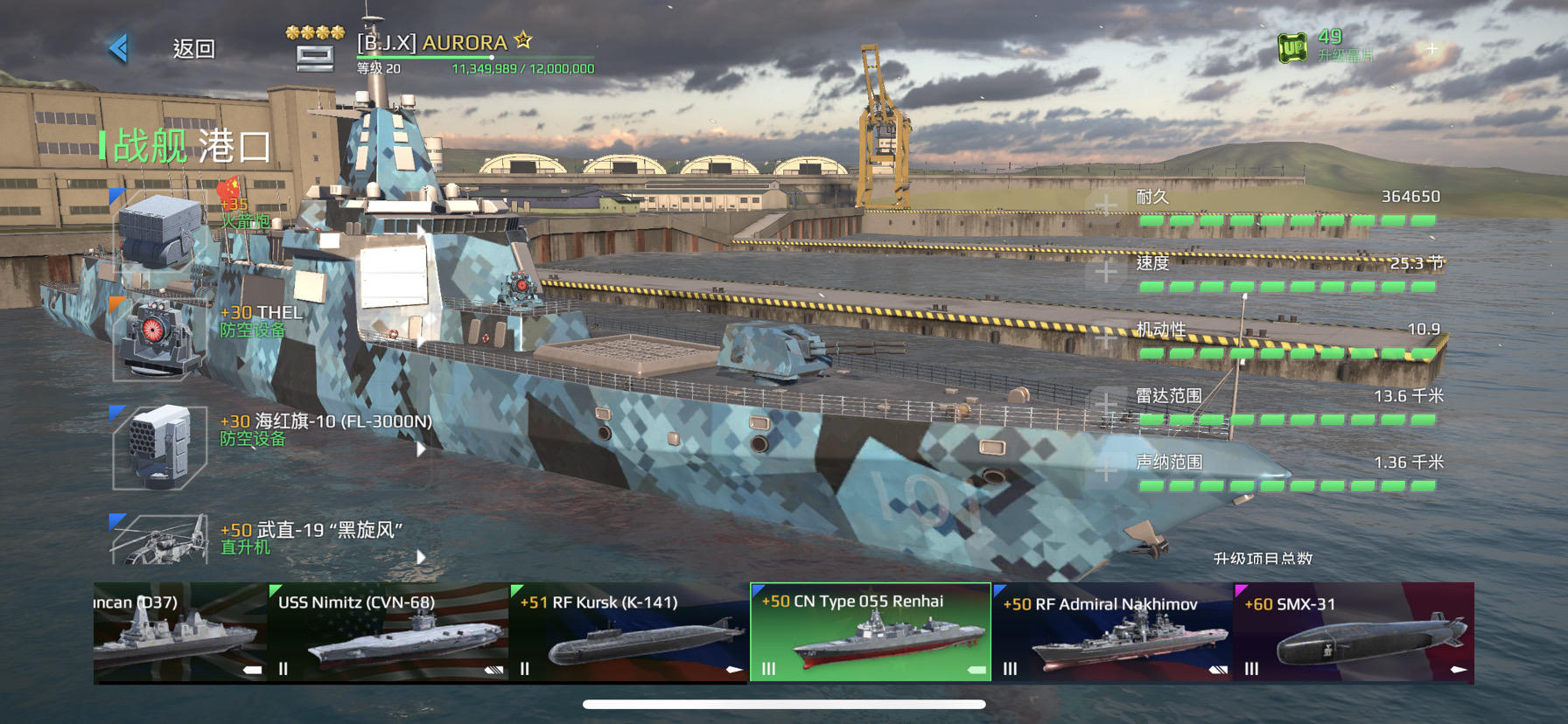Viewport: 1568px width, 724px height.
Task: Choose the 海红旗-10 (FL-3000N) air defense slot
Action: point(159,446)
